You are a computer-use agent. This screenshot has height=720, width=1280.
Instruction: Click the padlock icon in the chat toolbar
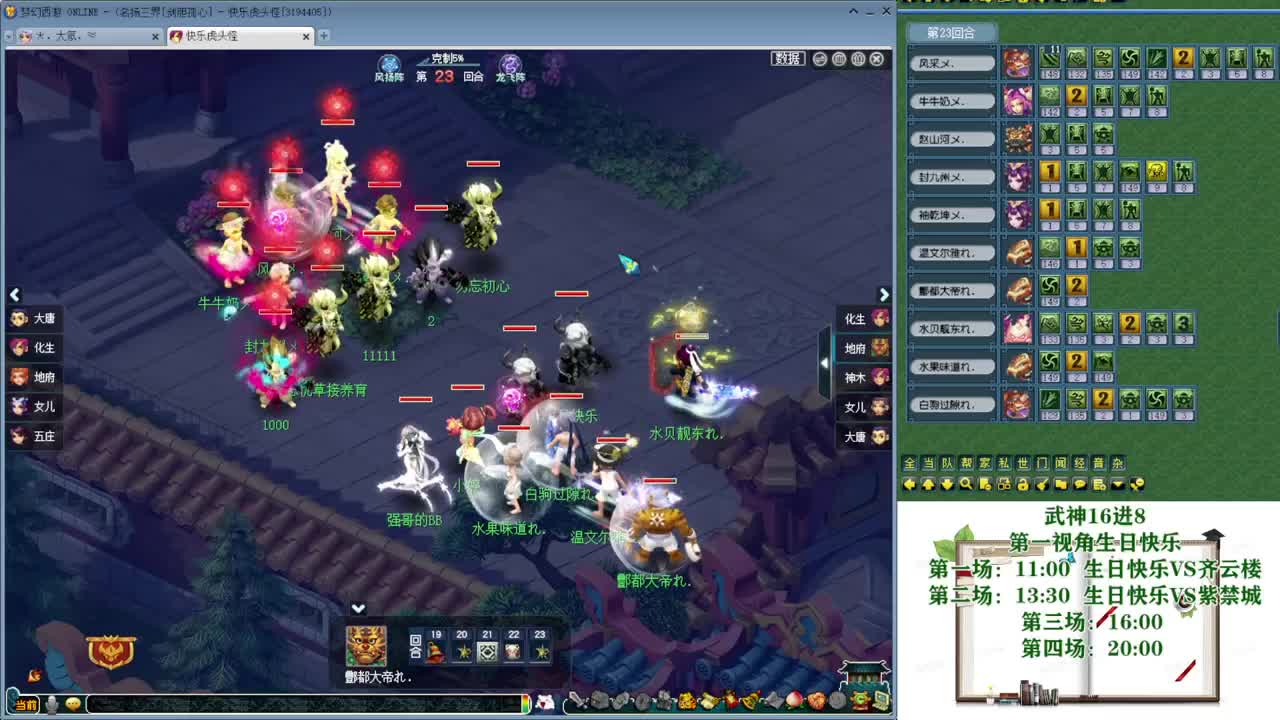(x=1022, y=484)
